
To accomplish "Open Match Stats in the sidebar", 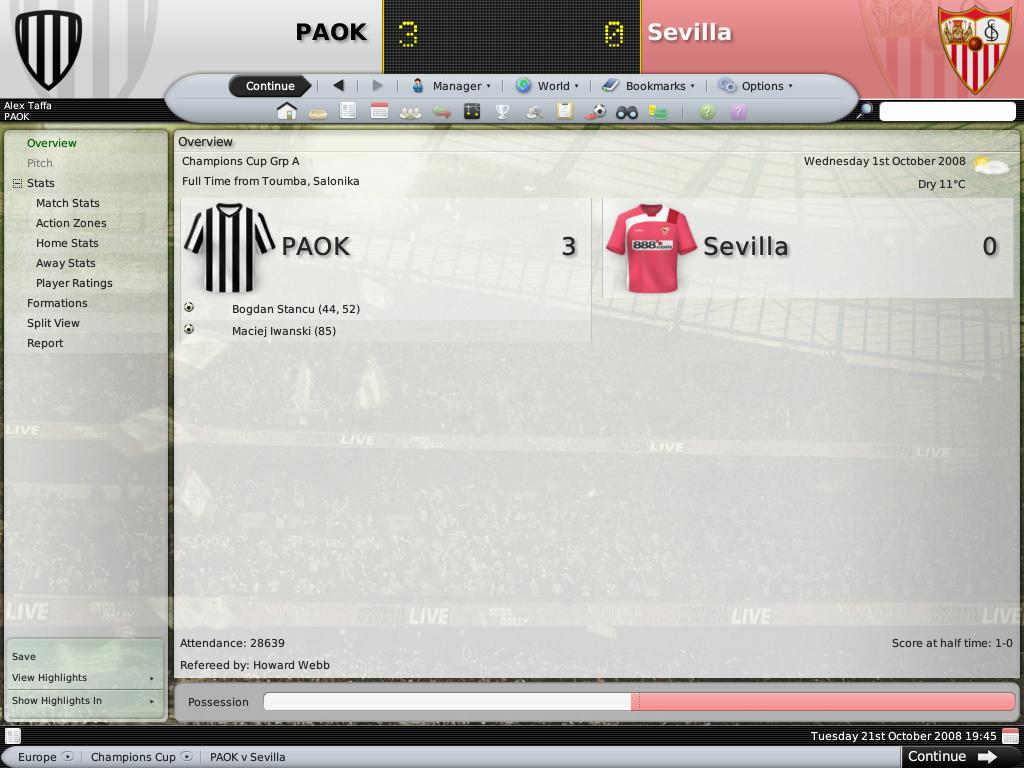I will point(68,203).
